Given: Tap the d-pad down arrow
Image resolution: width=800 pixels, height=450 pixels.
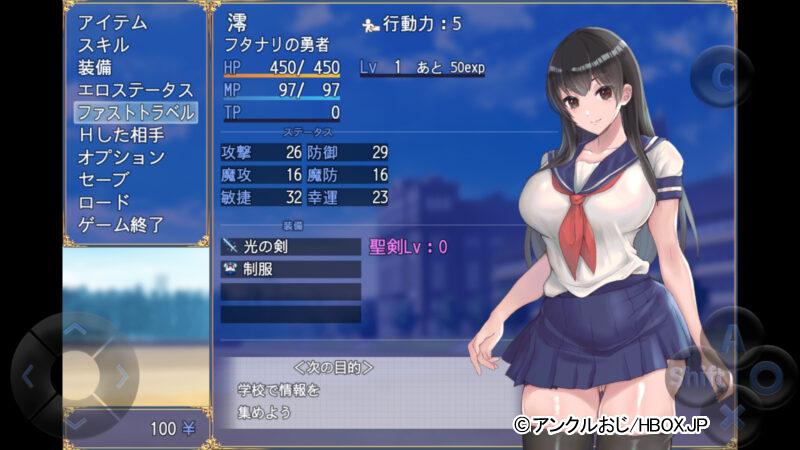Looking at the screenshot, I should pos(75,420).
